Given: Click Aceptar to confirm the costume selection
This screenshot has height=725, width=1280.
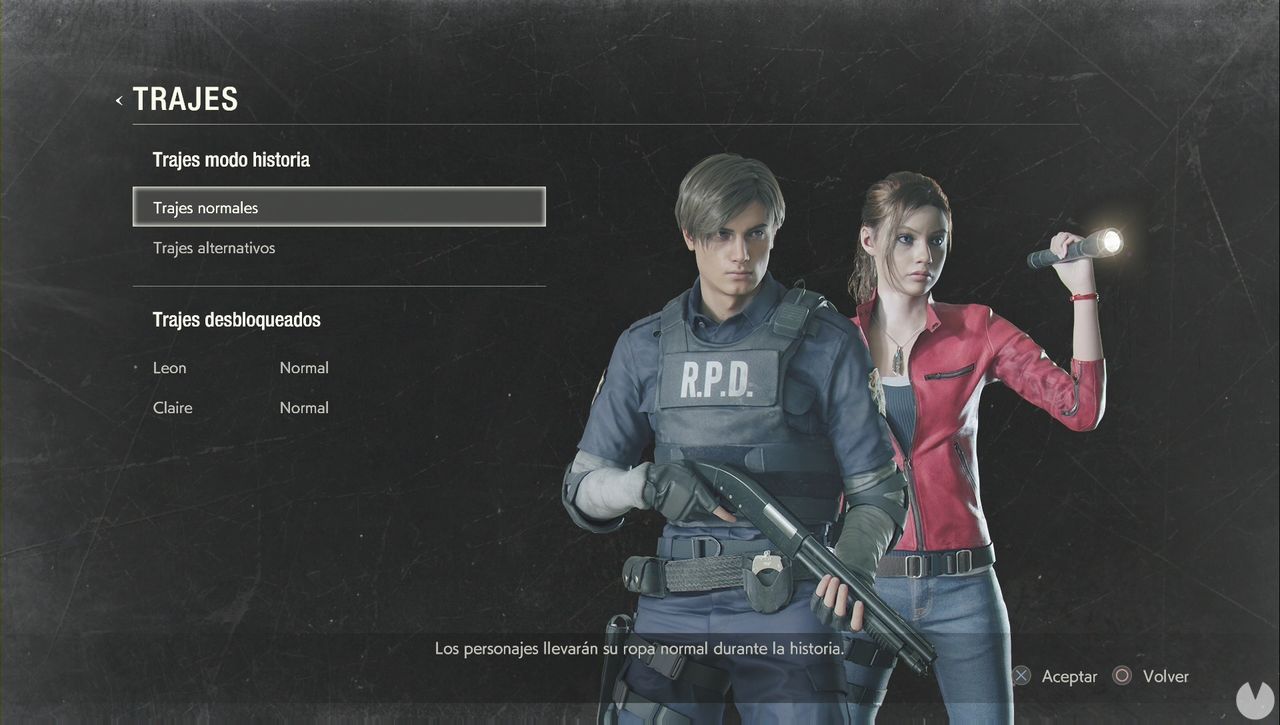Looking at the screenshot, I should point(1070,676).
